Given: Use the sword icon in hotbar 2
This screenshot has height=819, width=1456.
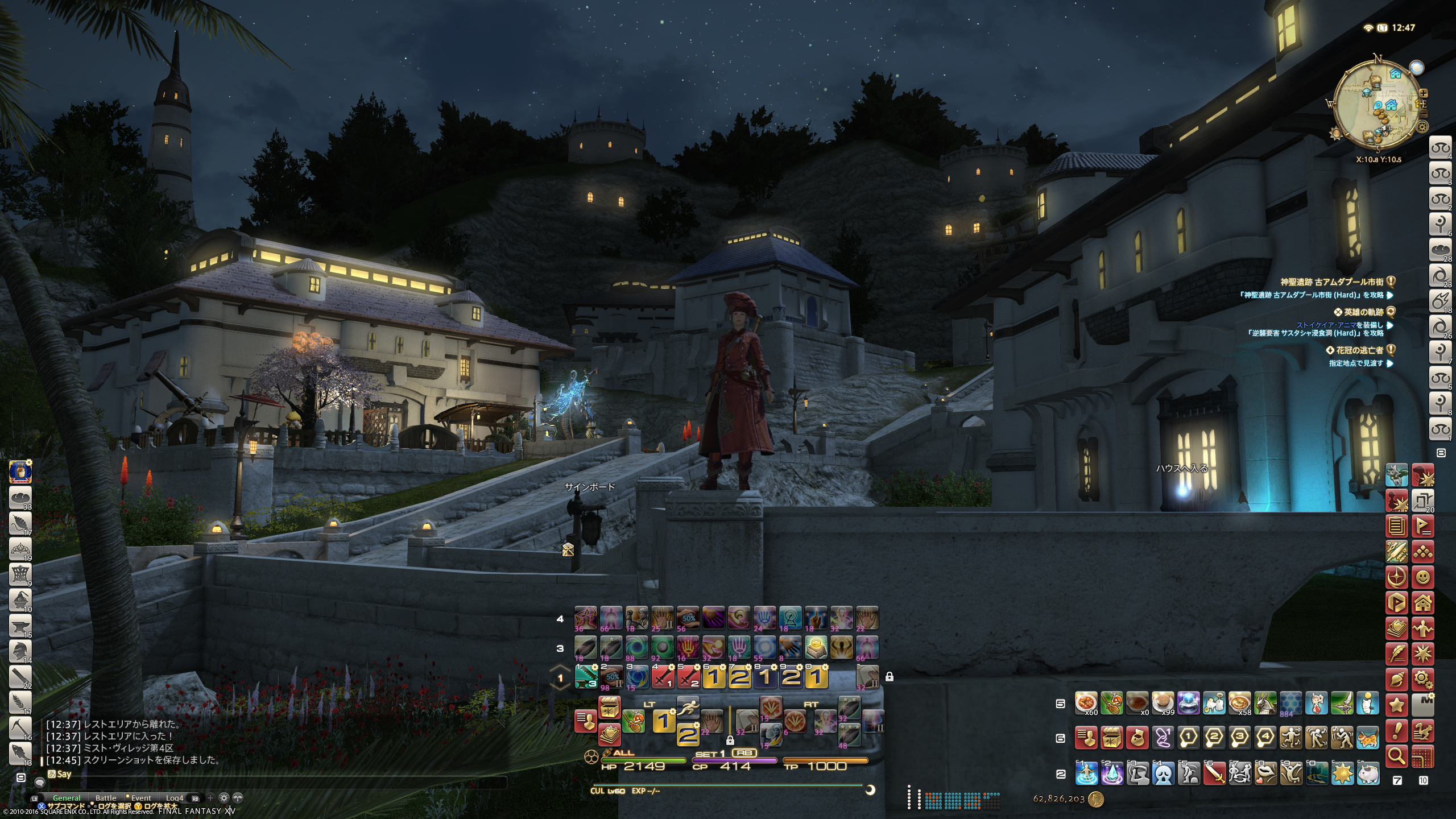Looking at the screenshot, I should tap(1214, 773).
